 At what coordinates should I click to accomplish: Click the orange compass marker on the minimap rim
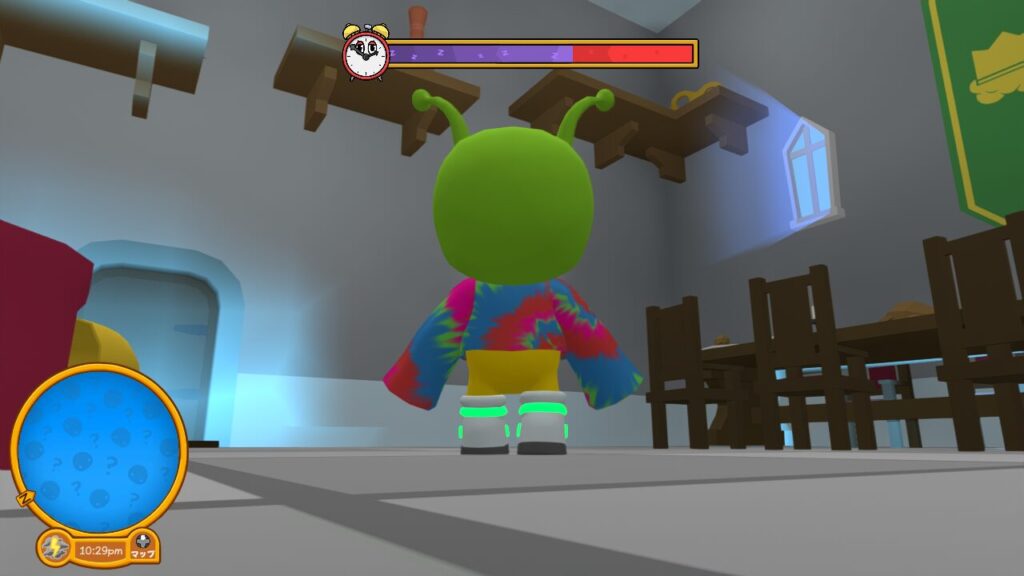coord(24,497)
